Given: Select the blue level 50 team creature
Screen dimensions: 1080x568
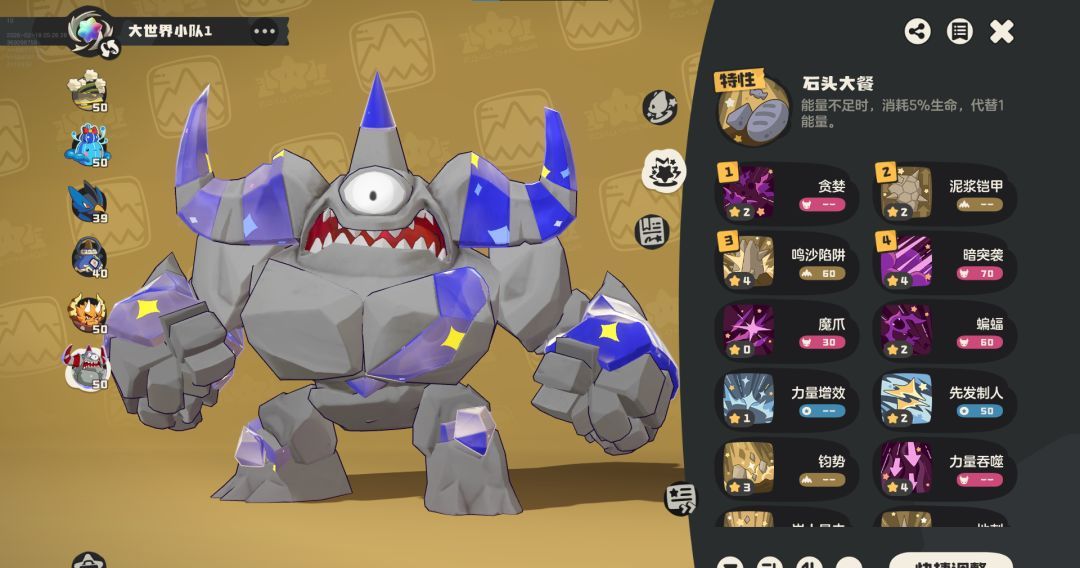Looking at the screenshot, I should pos(88,147).
